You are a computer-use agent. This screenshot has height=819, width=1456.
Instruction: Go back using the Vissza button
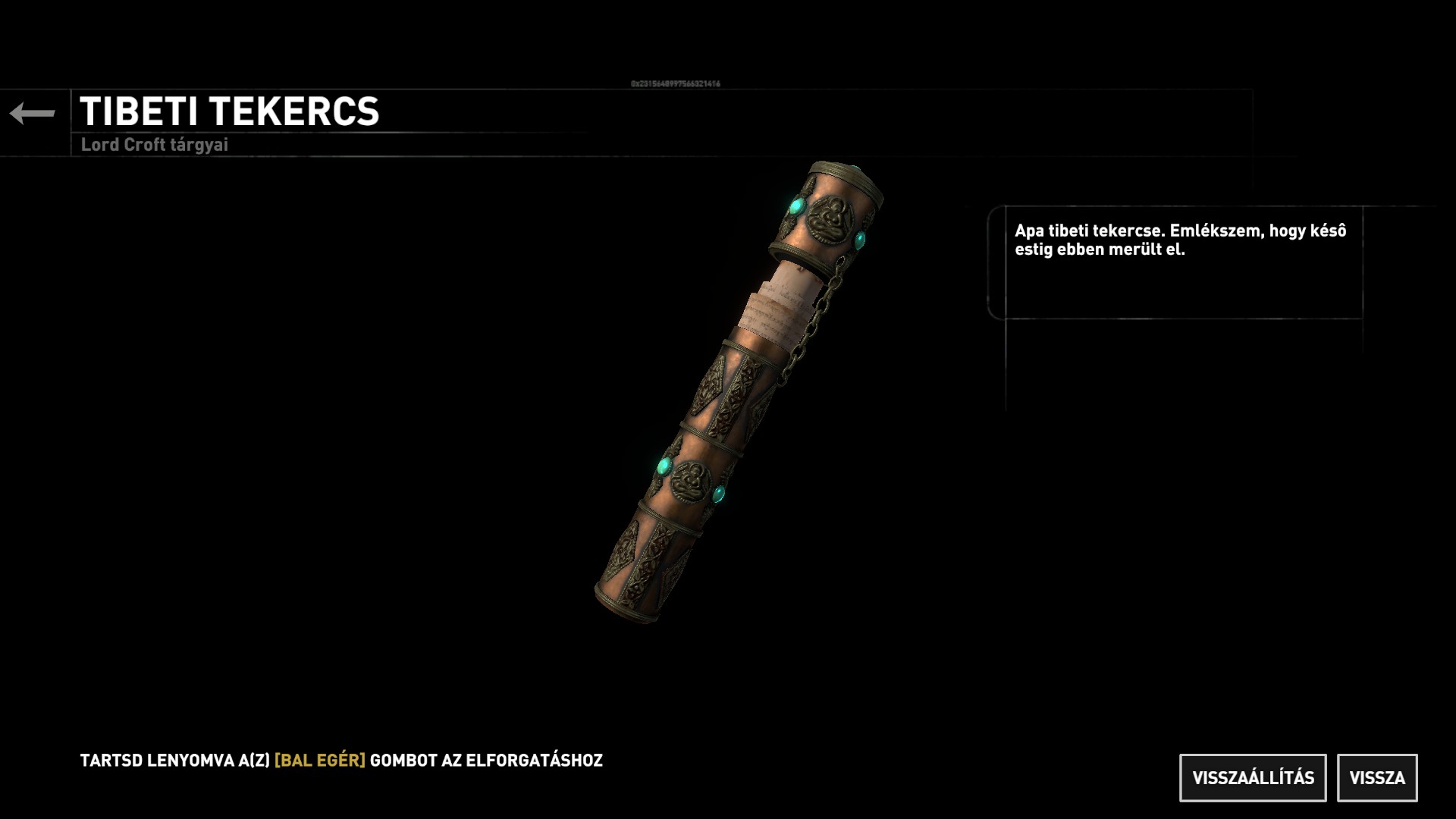(x=1376, y=777)
